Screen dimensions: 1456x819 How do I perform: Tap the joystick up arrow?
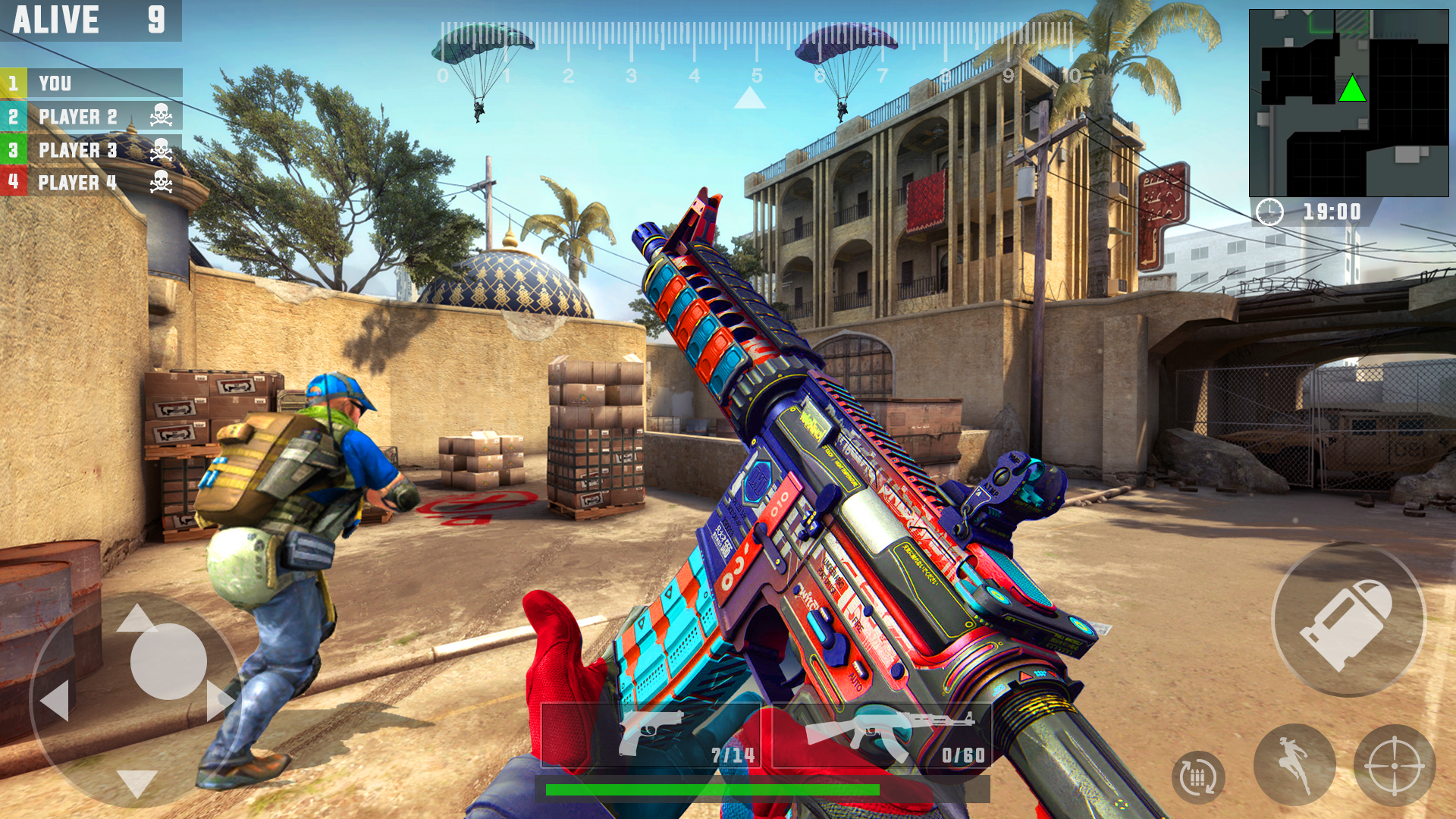(136, 618)
